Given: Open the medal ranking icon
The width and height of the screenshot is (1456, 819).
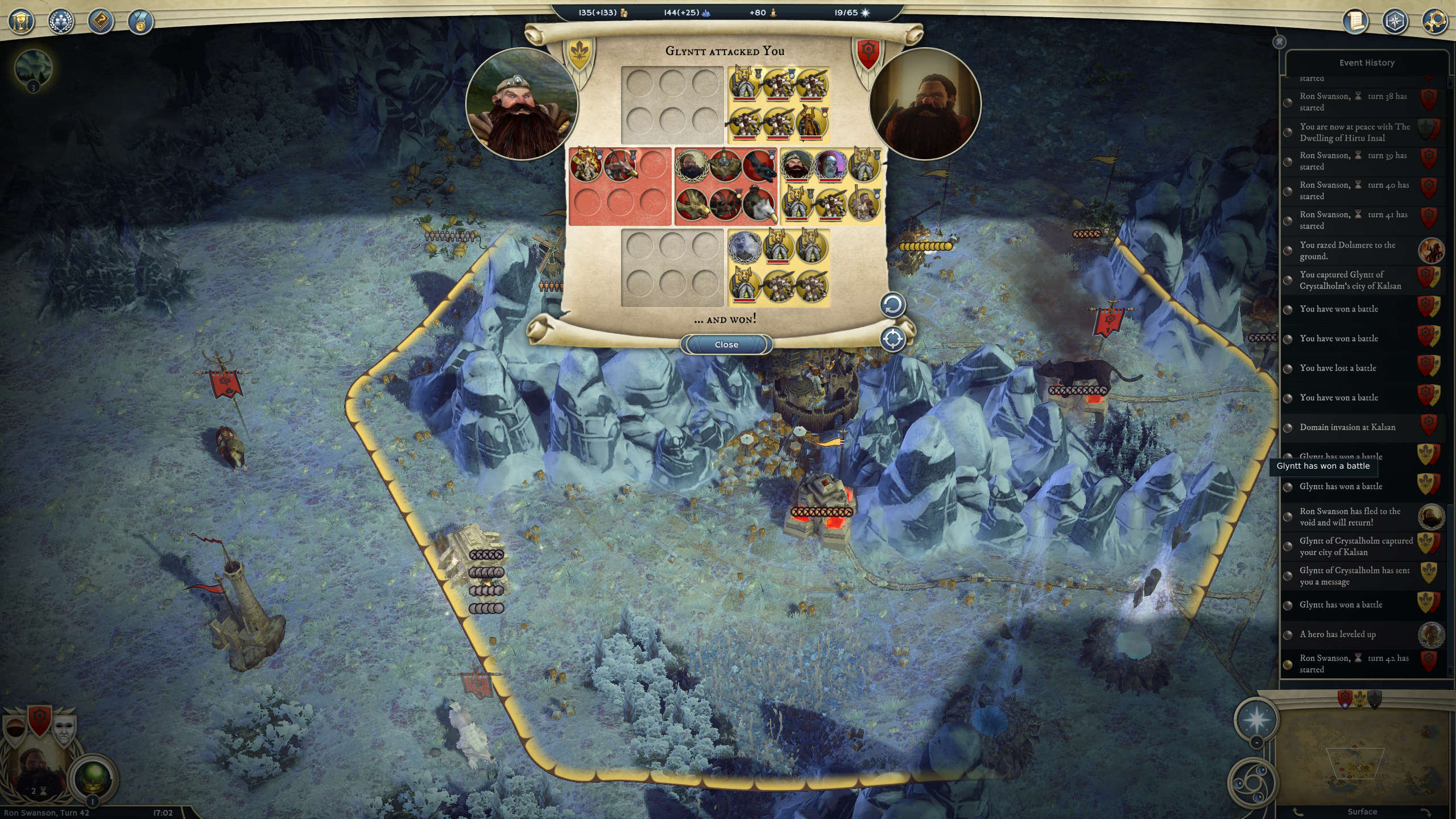Looking at the screenshot, I should (140, 23).
